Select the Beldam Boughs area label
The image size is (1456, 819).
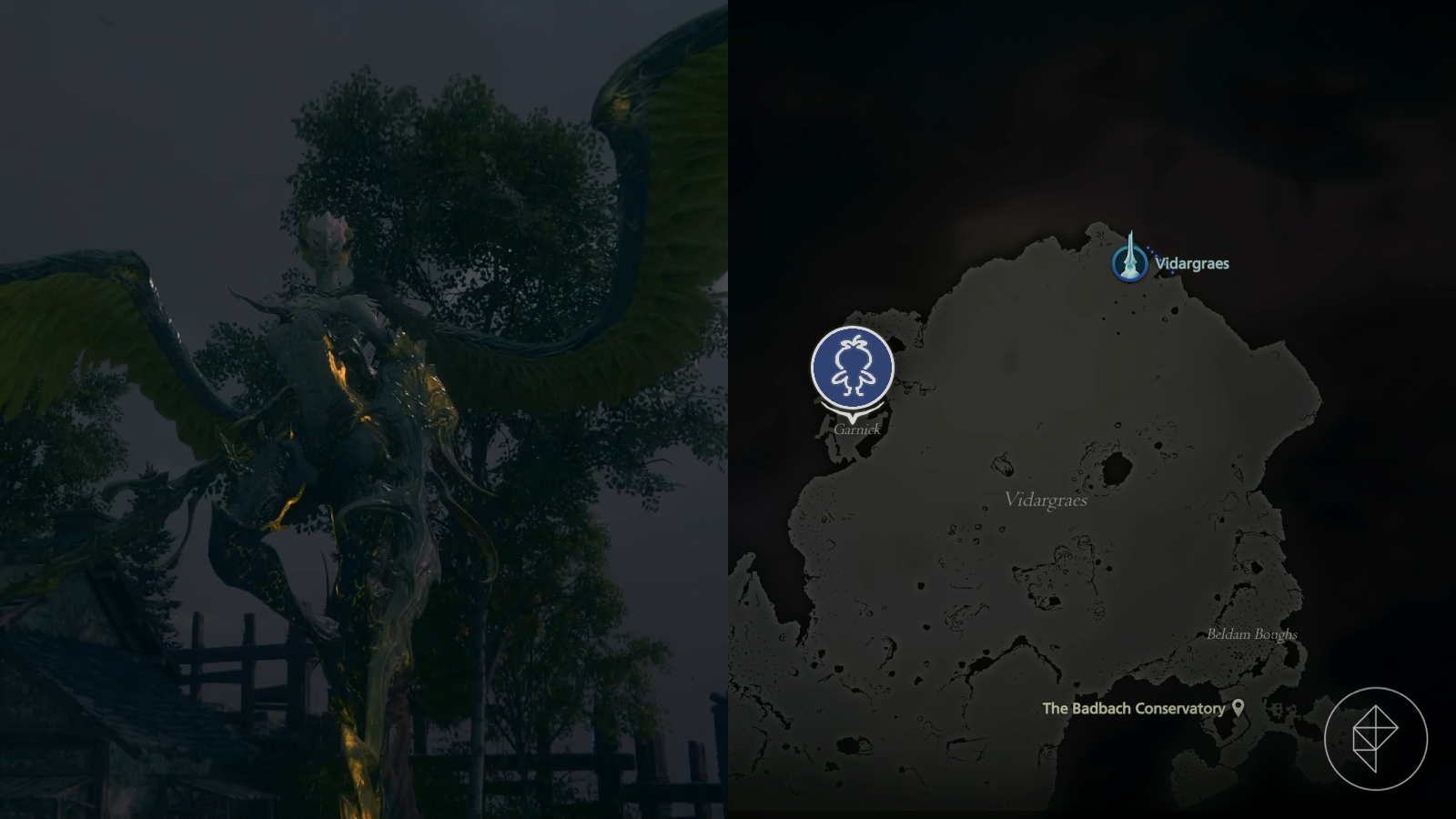[x=1252, y=636]
